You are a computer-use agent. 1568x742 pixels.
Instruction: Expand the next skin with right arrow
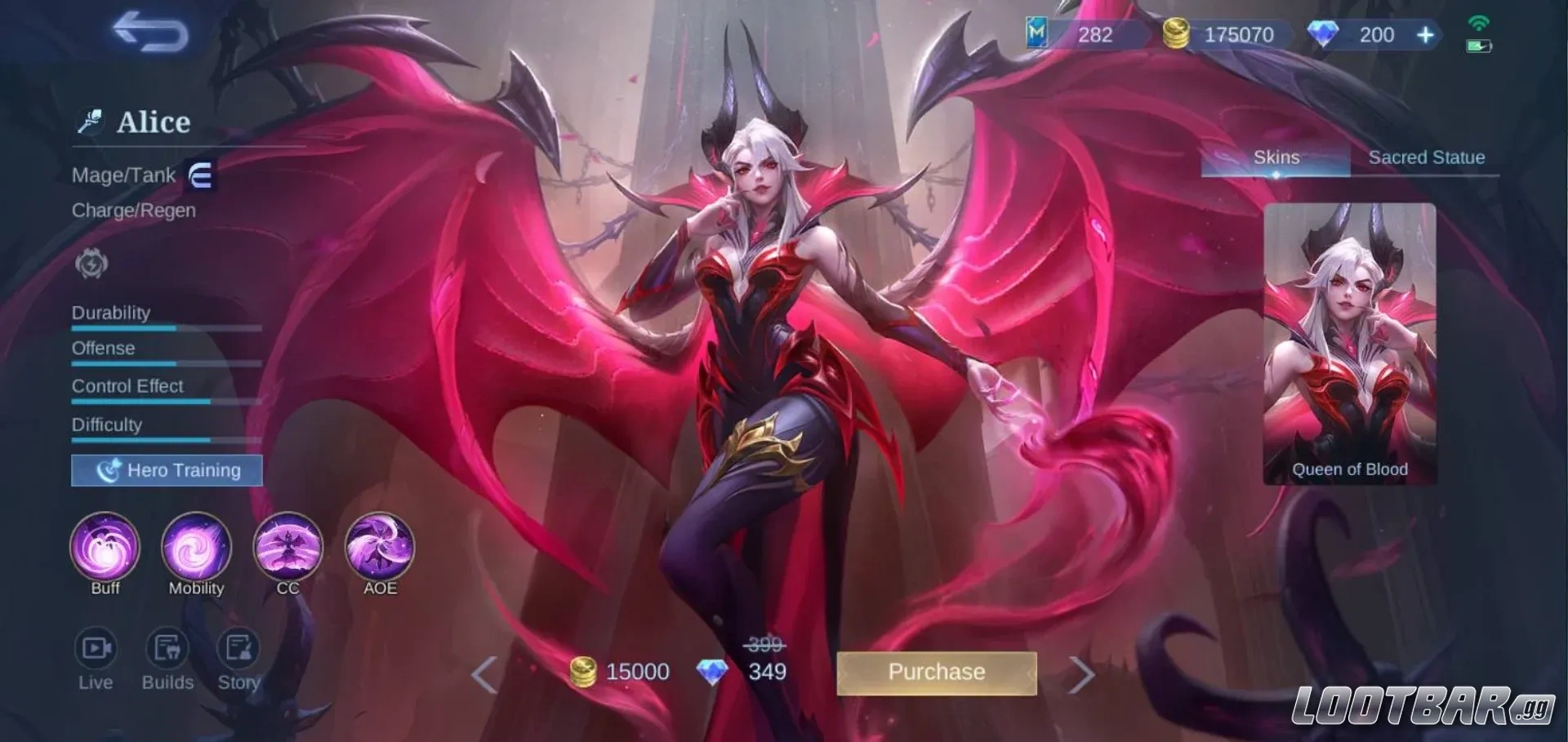[x=1084, y=673]
